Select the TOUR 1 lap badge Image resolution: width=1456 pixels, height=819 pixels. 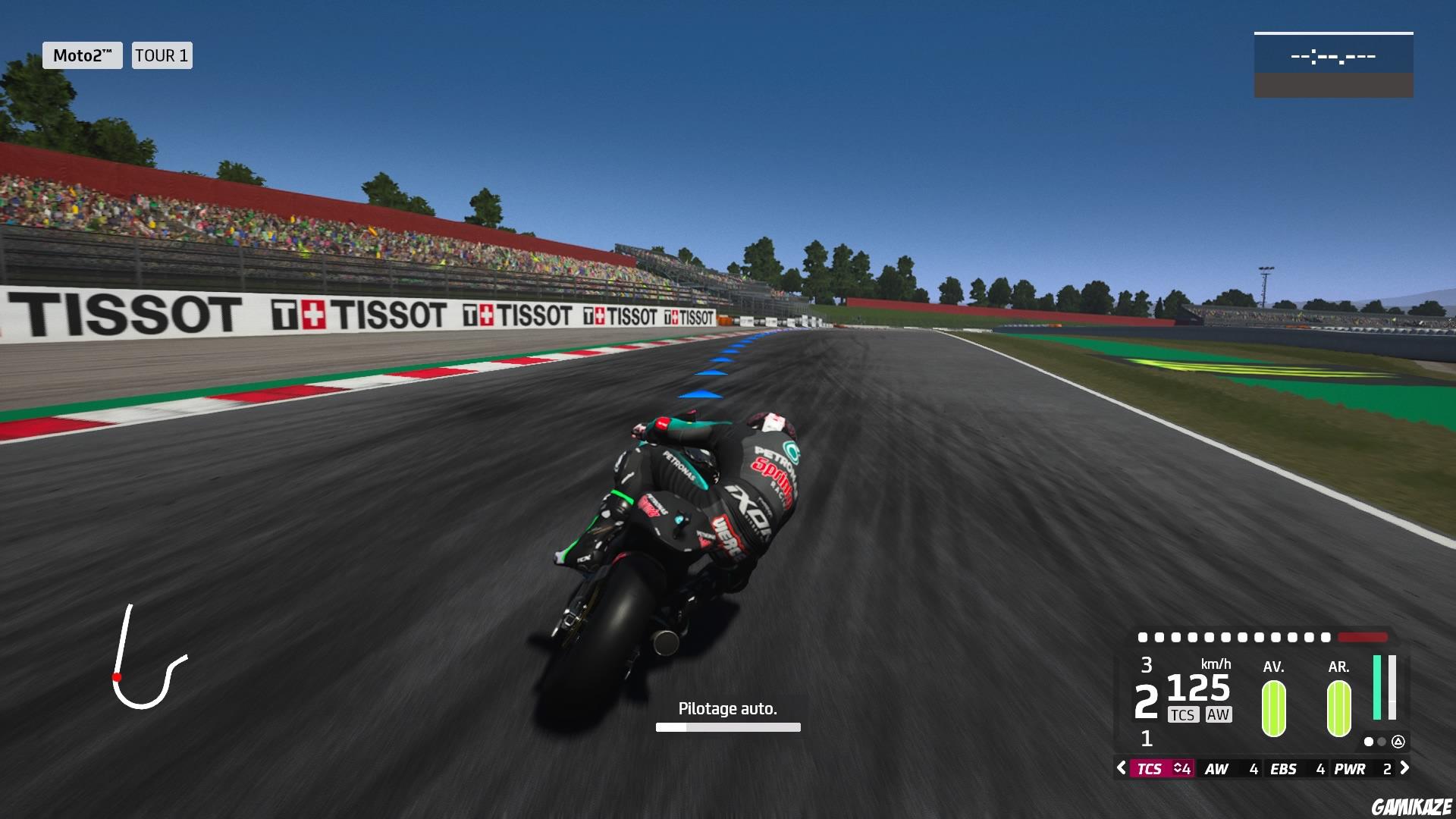click(x=161, y=55)
